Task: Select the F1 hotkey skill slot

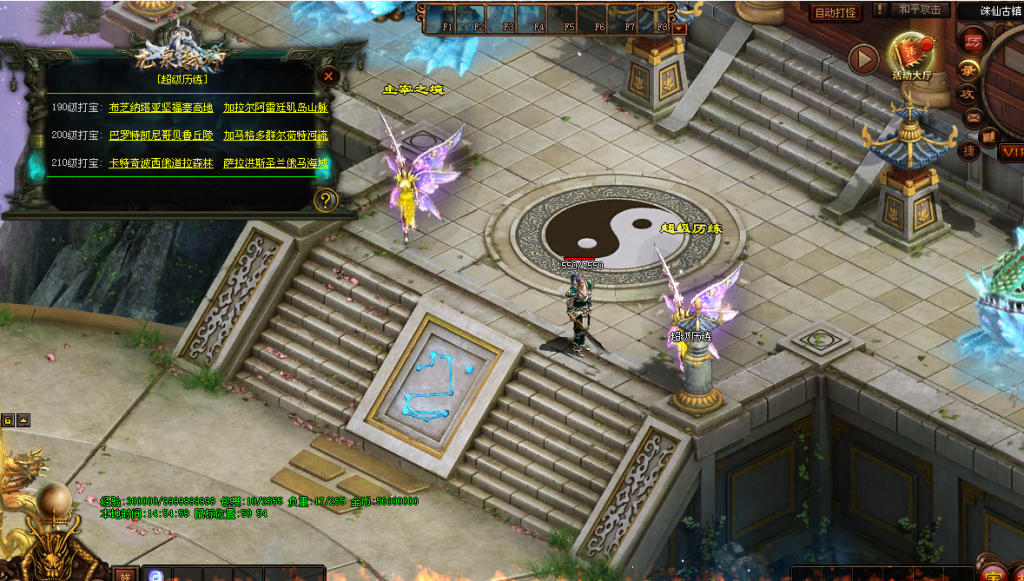Action: [x=446, y=21]
